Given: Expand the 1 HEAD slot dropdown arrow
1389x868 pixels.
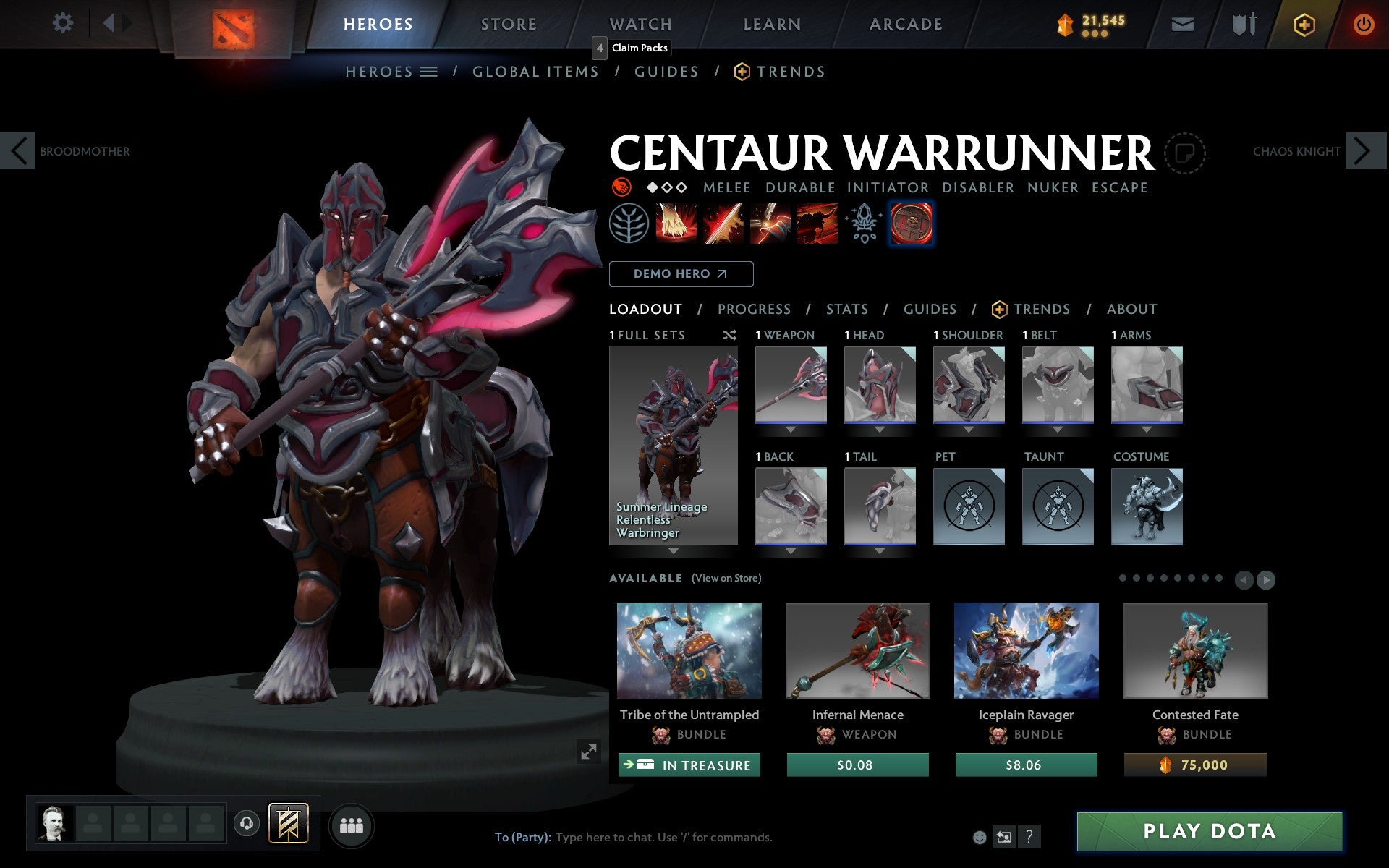Looking at the screenshot, I should 880,428.
